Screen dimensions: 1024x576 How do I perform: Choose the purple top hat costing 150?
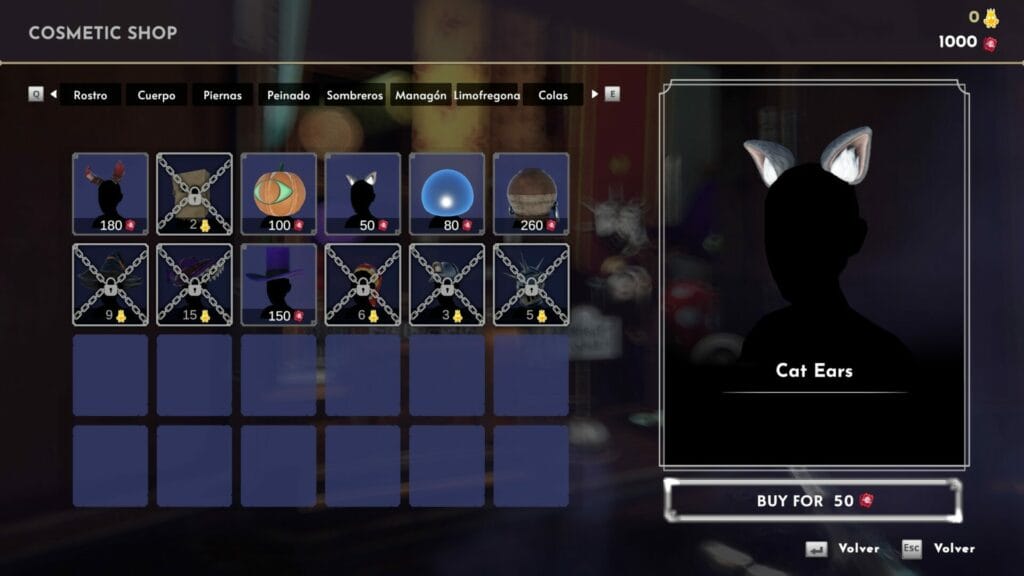278,284
